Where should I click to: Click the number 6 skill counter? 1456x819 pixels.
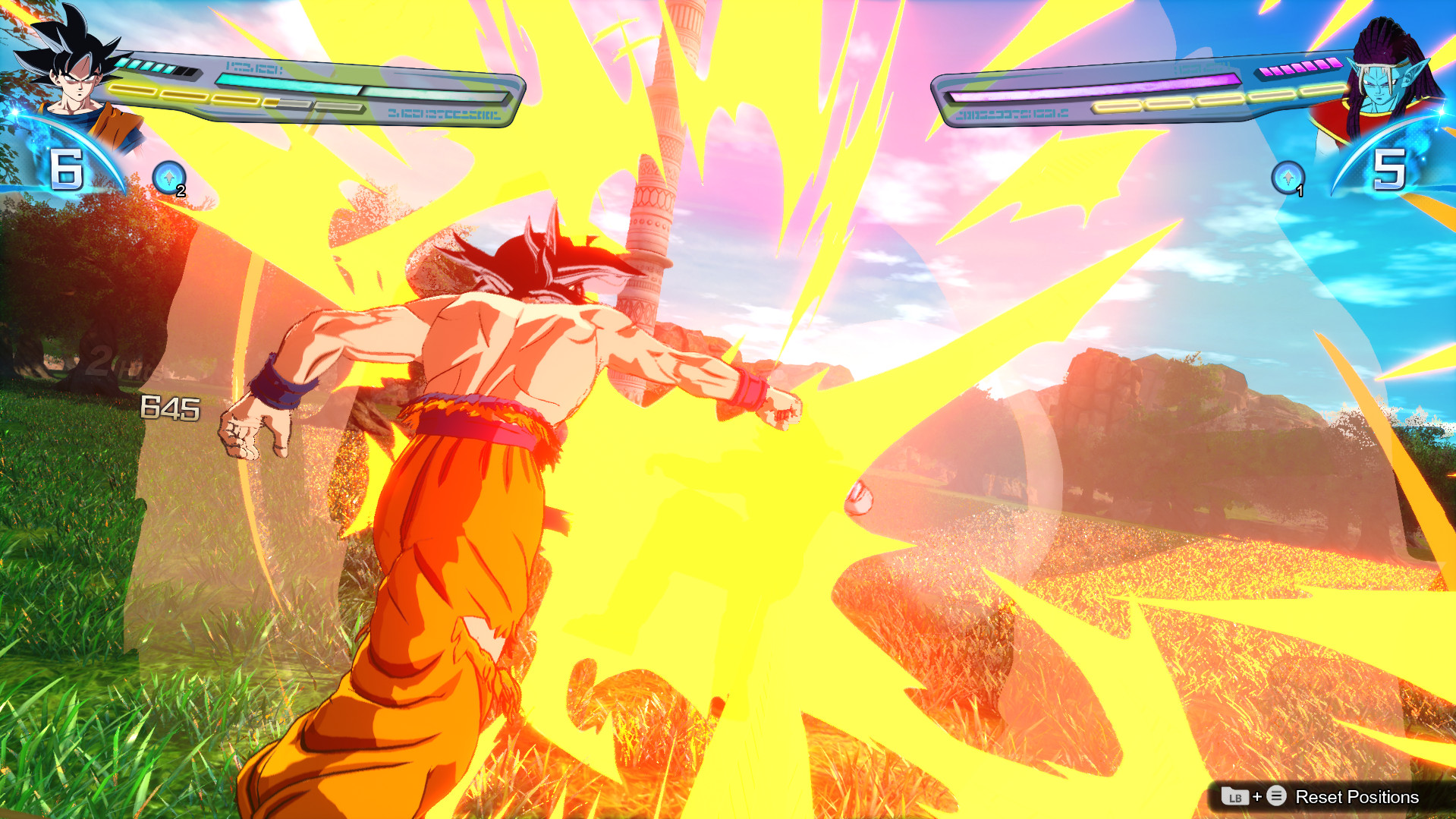pyautogui.click(x=65, y=169)
